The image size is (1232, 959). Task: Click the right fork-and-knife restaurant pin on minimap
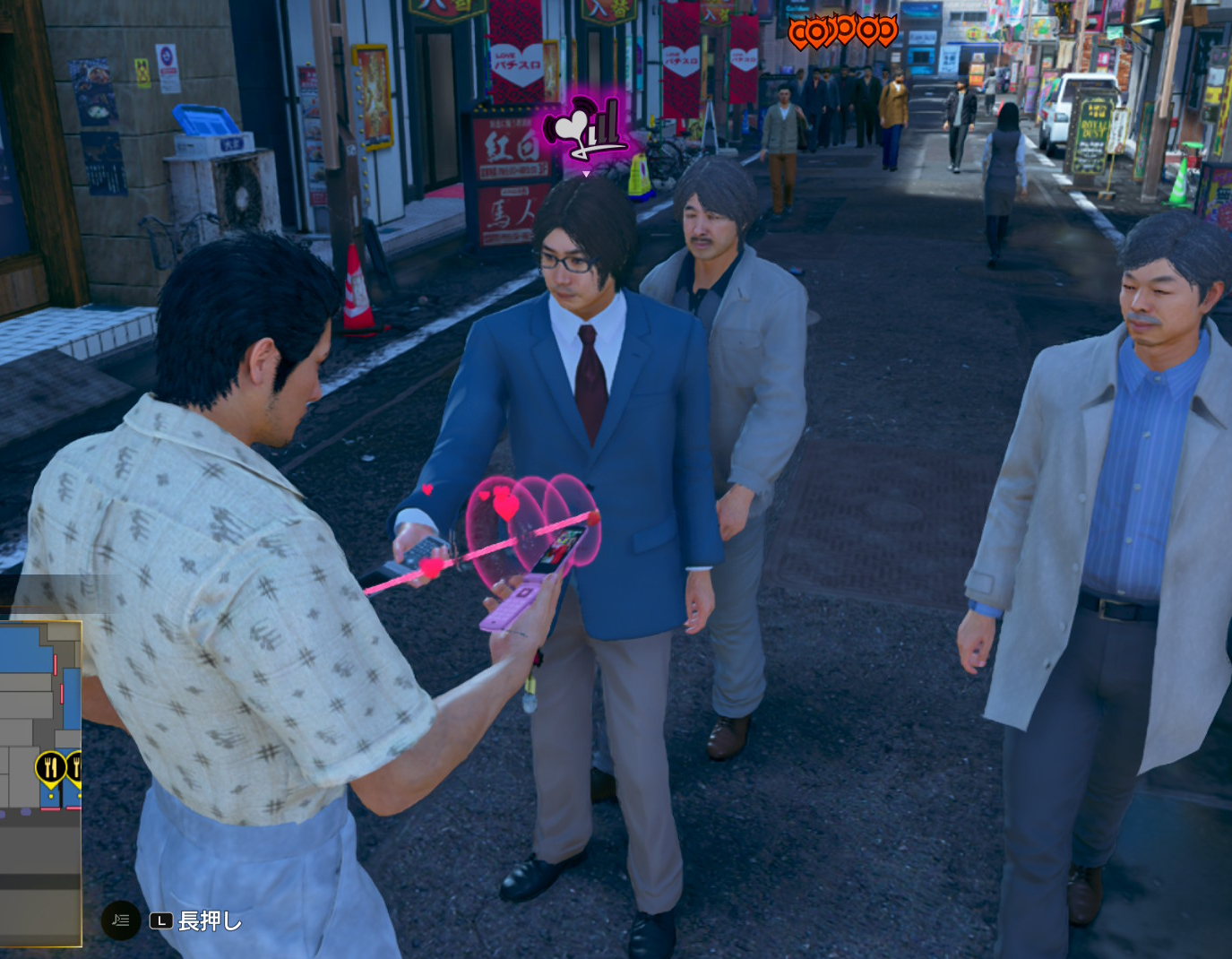click(x=77, y=768)
